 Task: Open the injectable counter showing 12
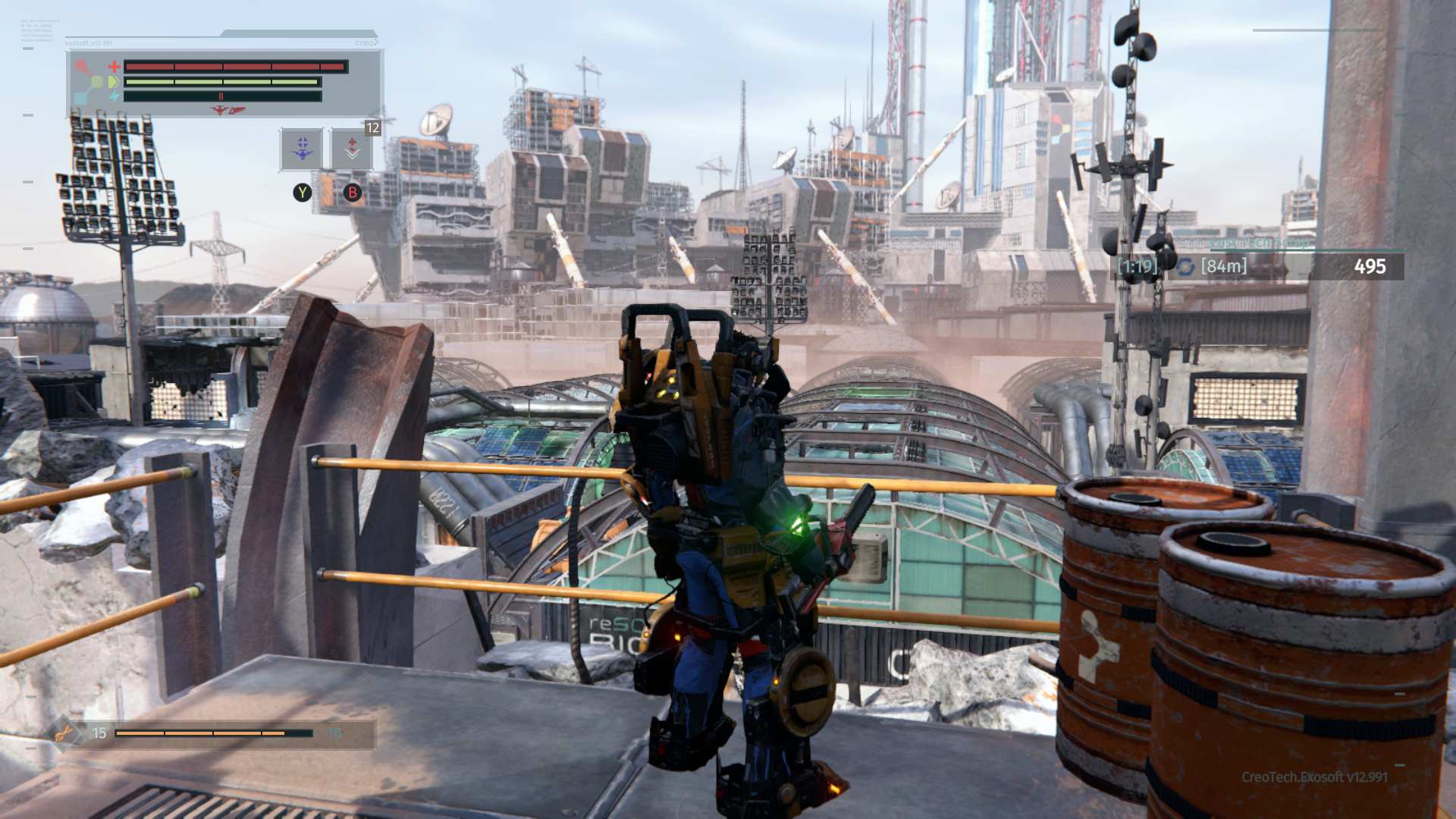point(372,130)
